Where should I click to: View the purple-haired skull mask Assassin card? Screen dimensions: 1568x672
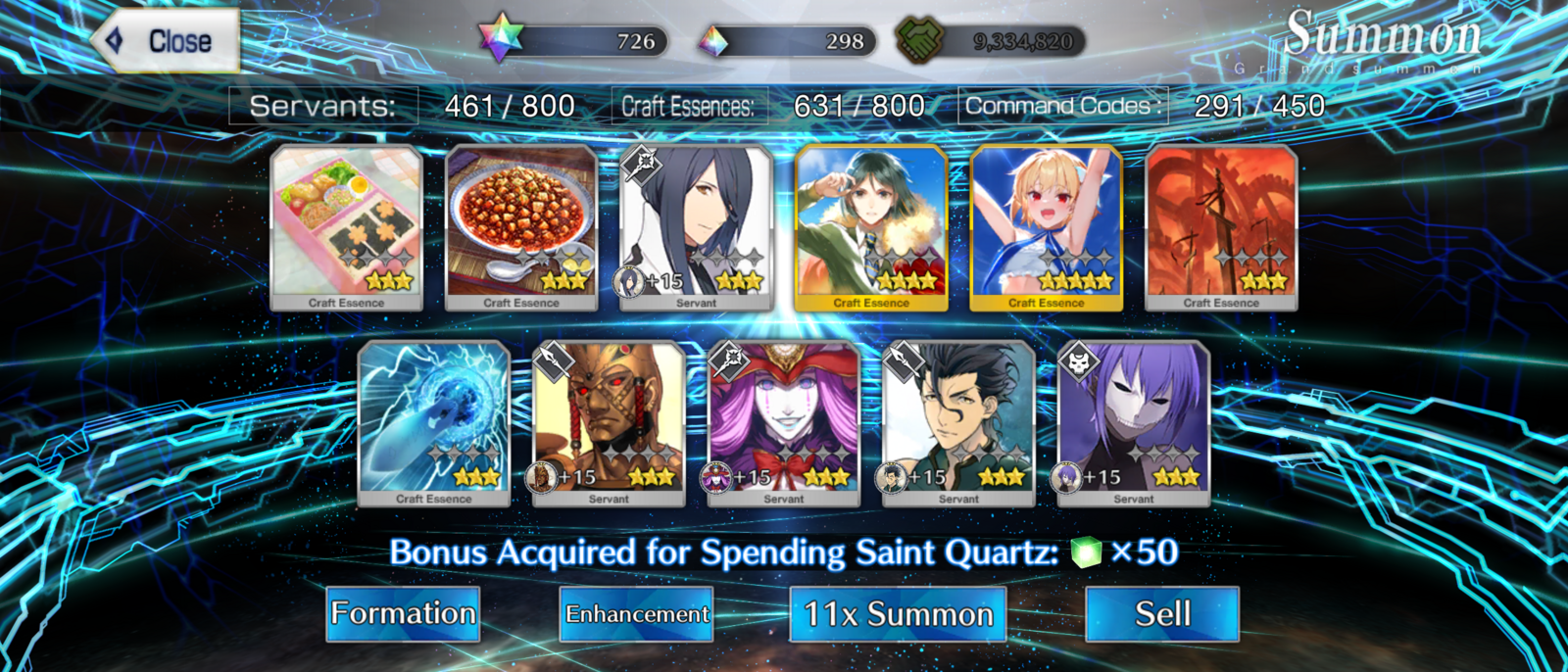click(1134, 423)
